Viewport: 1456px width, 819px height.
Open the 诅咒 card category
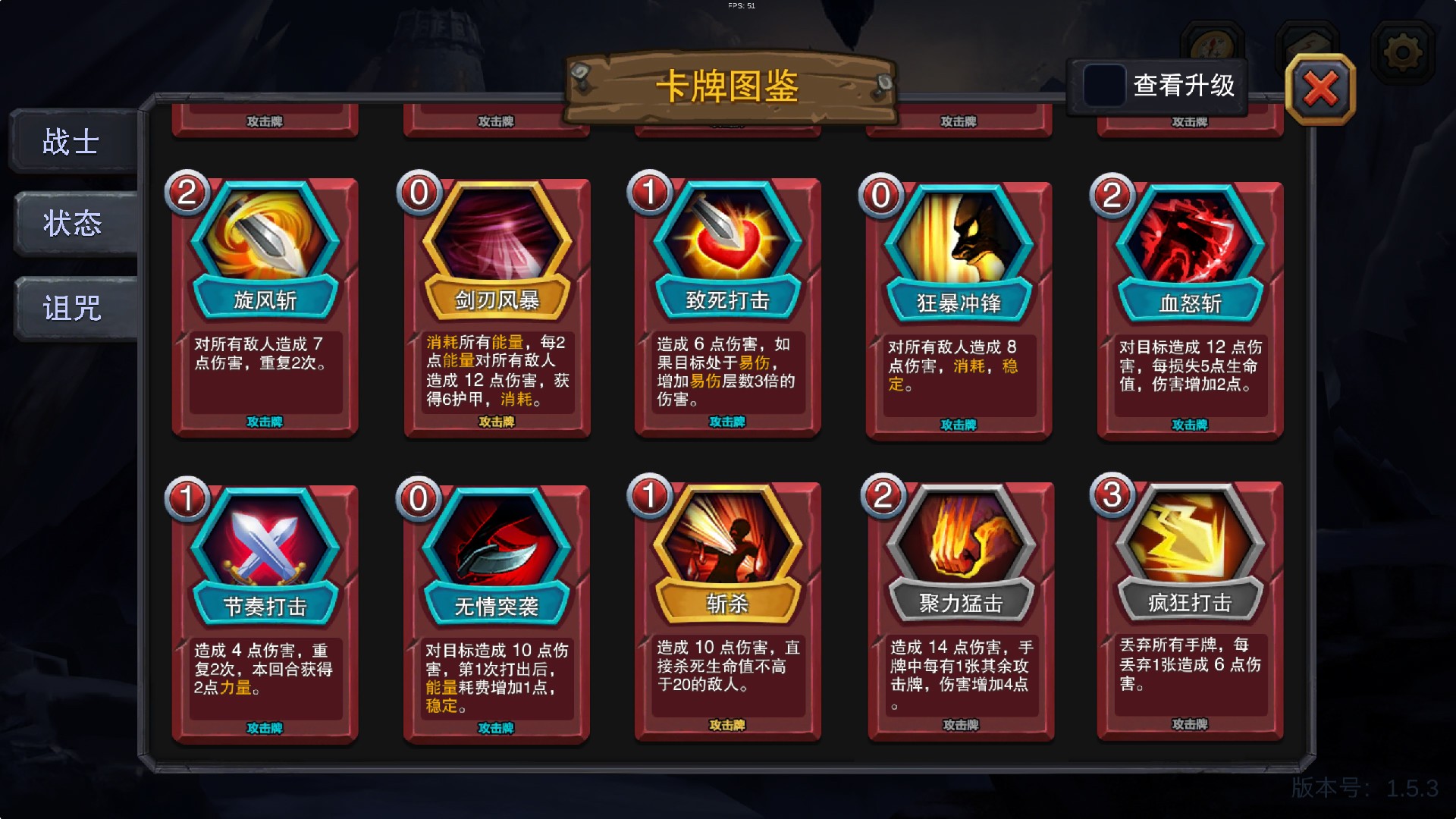(x=72, y=309)
